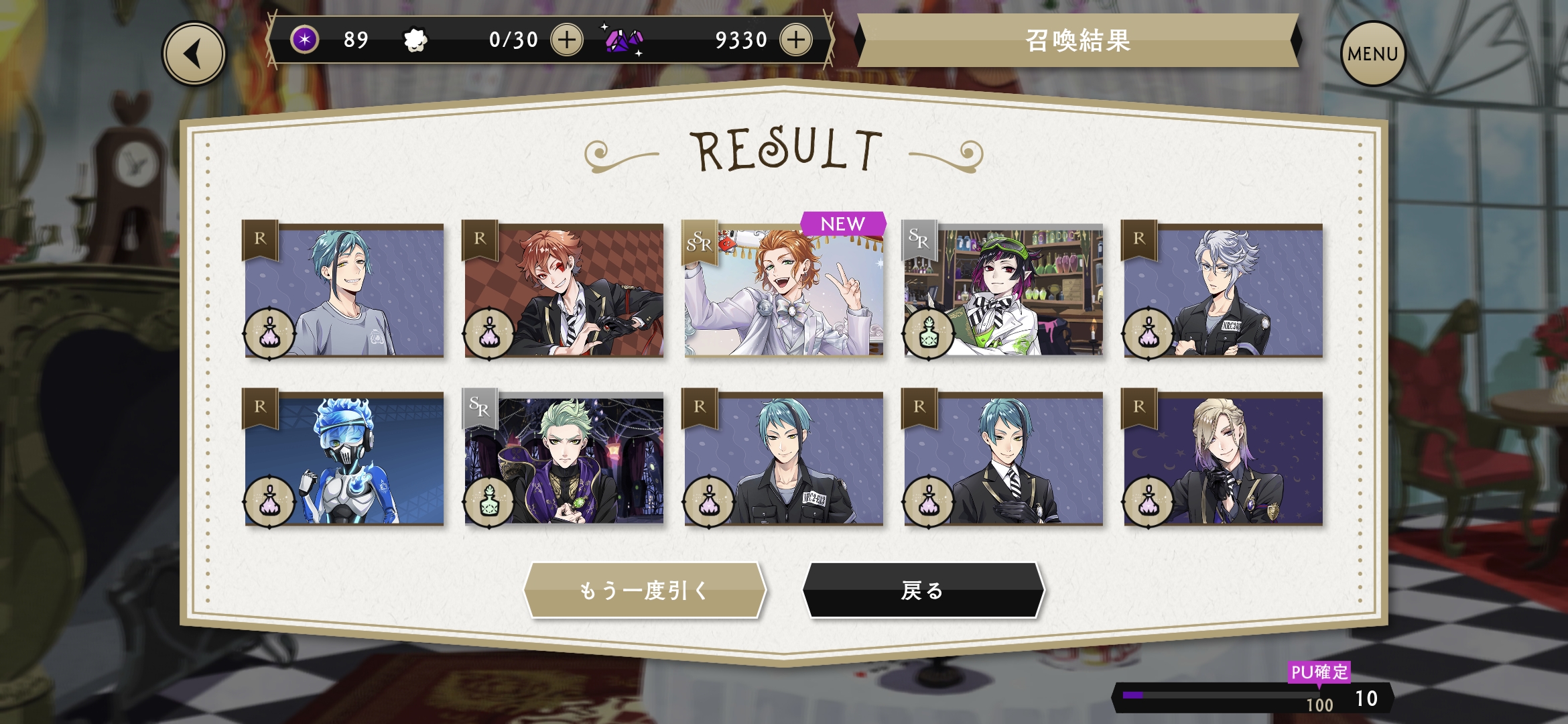Select the NEW SSR white-suit card
The image size is (1568, 724).
coord(784,290)
